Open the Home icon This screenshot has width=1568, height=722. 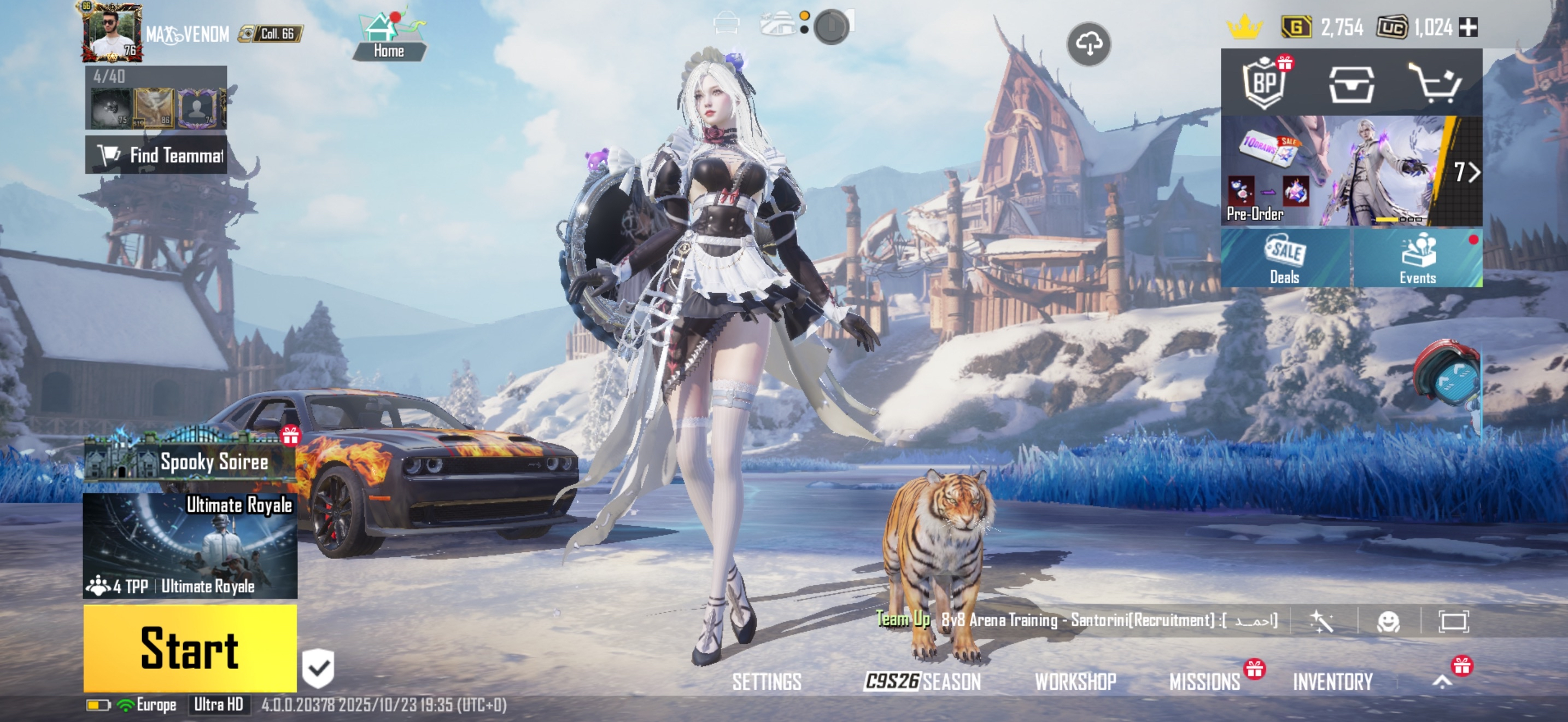(x=388, y=37)
